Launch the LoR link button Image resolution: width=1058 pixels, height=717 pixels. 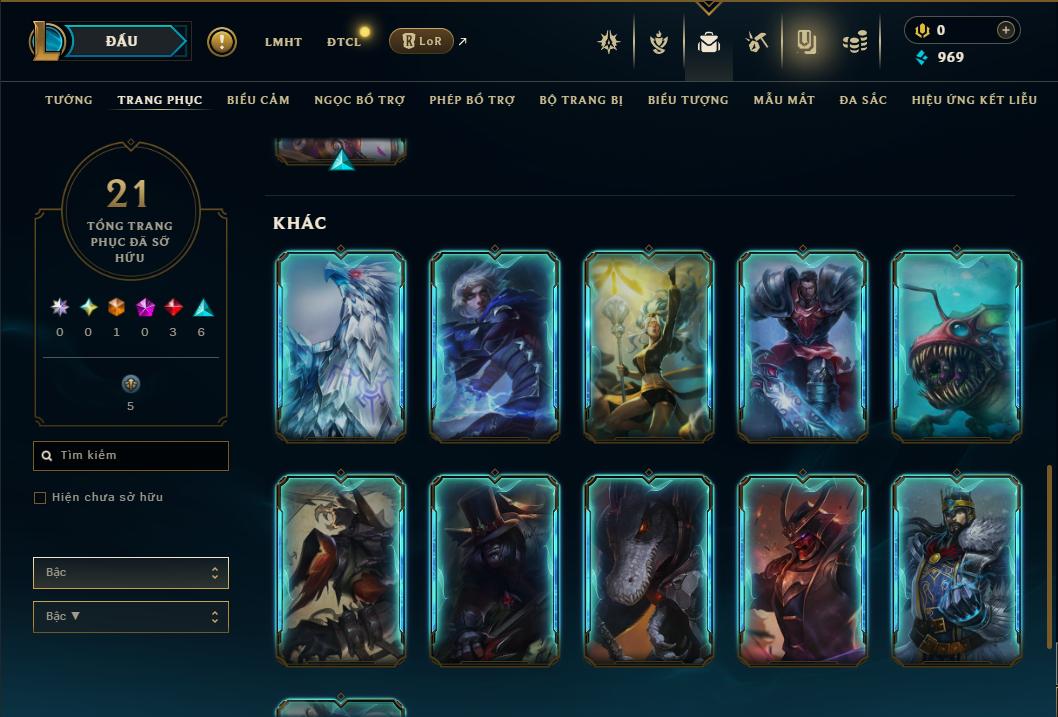click(x=421, y=41)
